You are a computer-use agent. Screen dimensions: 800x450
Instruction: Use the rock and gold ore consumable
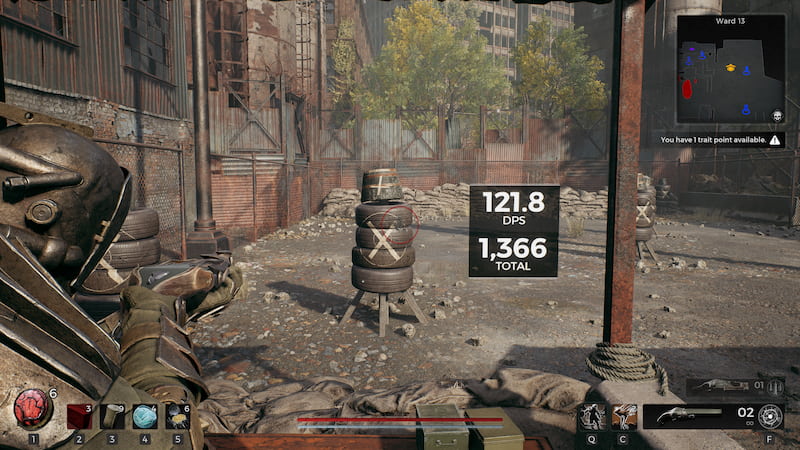click(x=178, y=416)
